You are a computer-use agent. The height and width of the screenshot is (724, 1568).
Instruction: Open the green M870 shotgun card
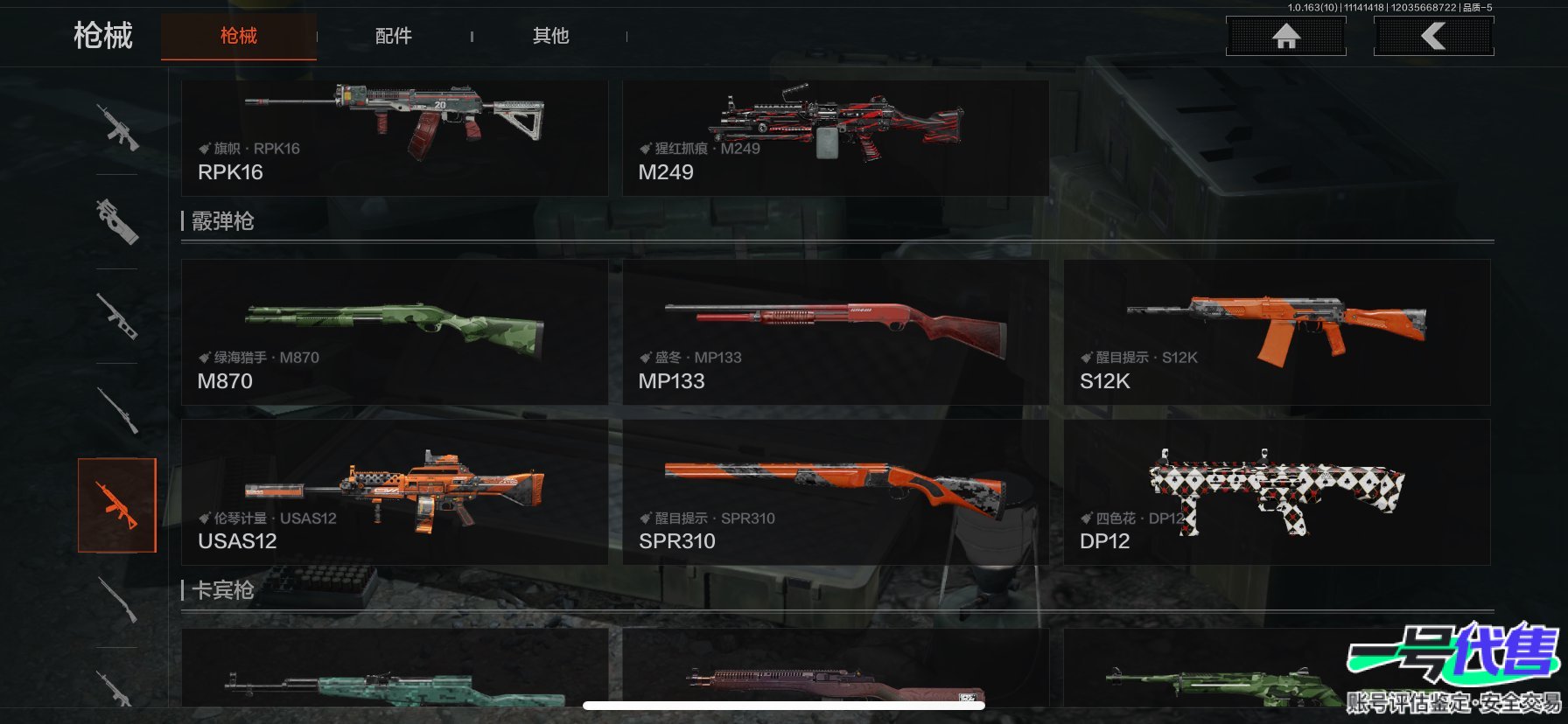coord(394,331)
